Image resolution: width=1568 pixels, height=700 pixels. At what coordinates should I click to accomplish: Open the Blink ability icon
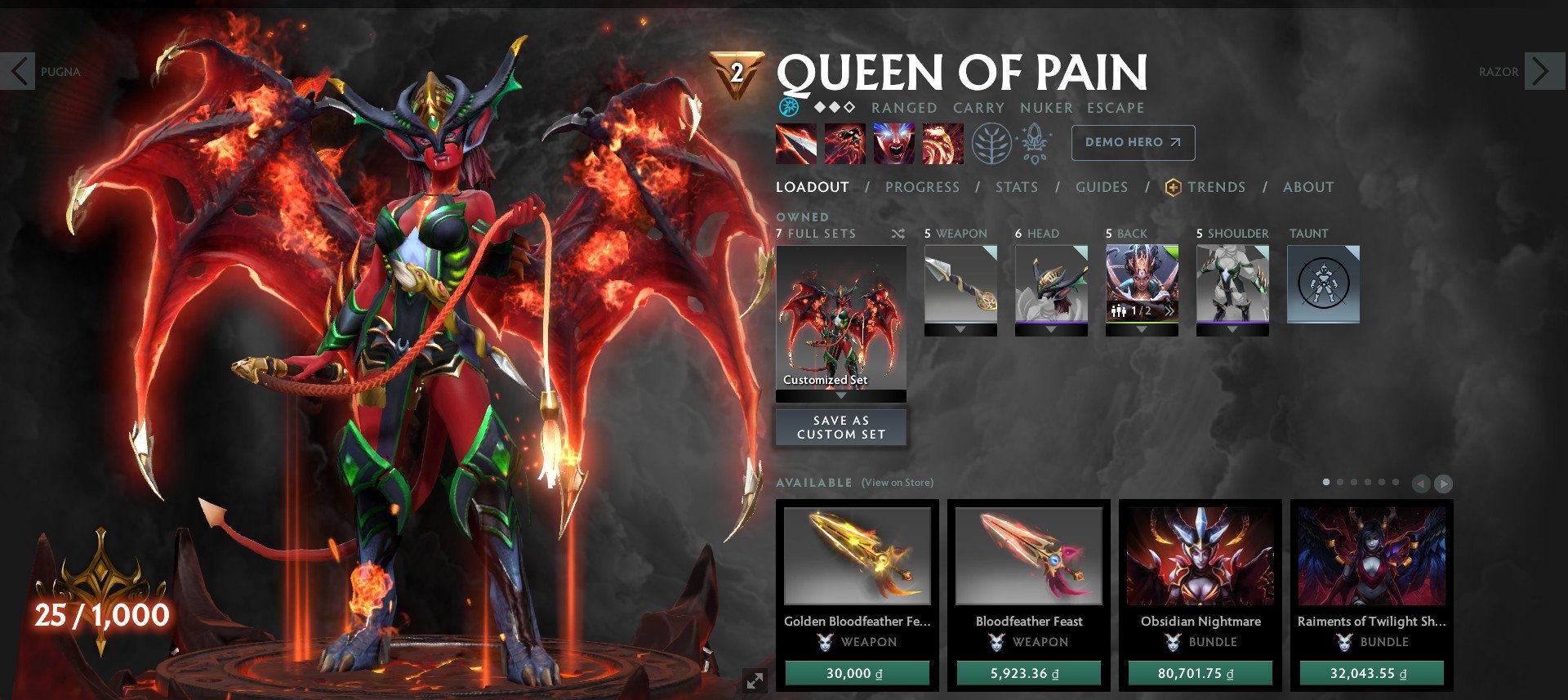click(845, 142)
